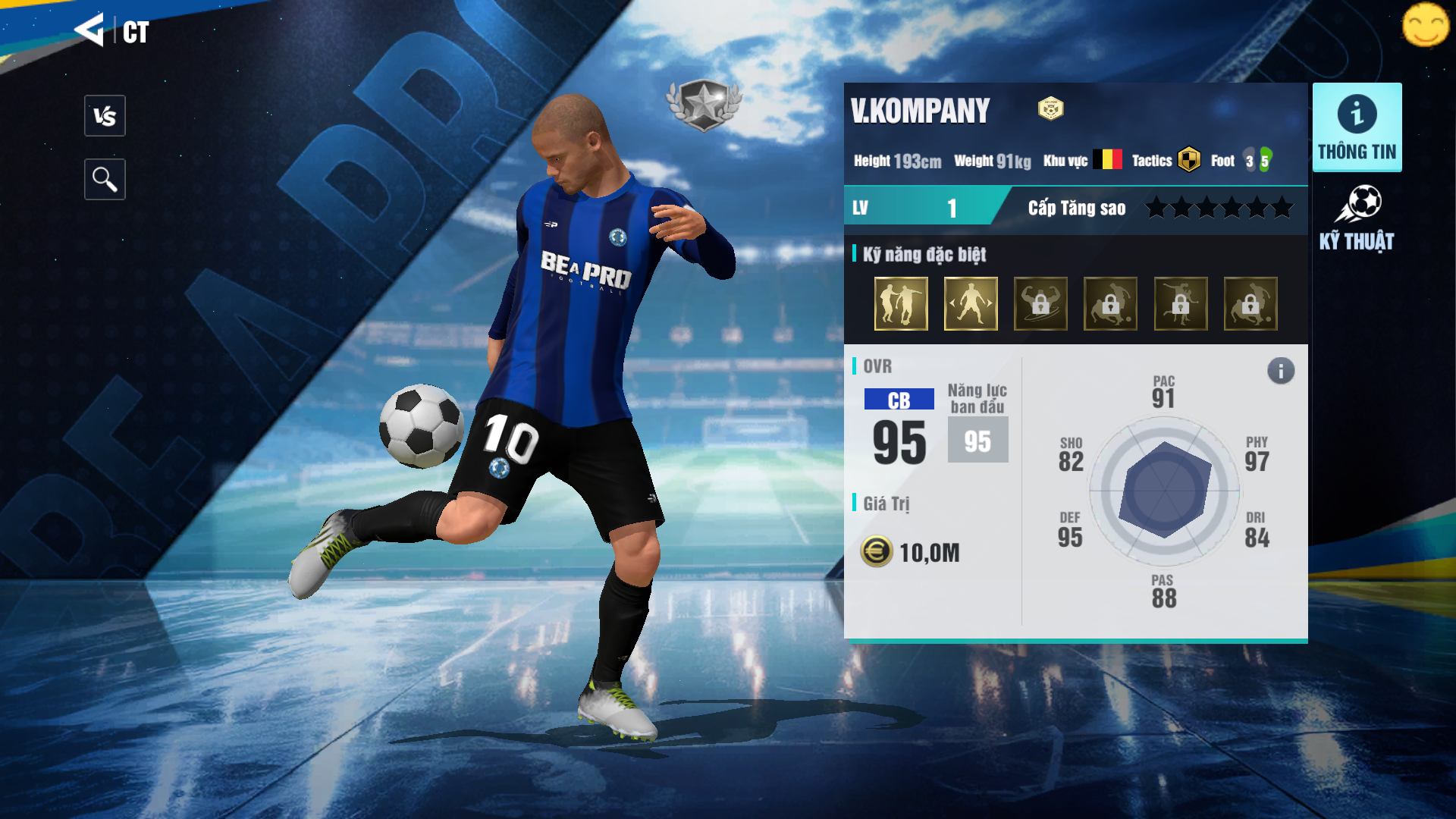Click the gold badge beside V.KOMPANY name
The image size is (1456, 819).
coord(1050,109)
